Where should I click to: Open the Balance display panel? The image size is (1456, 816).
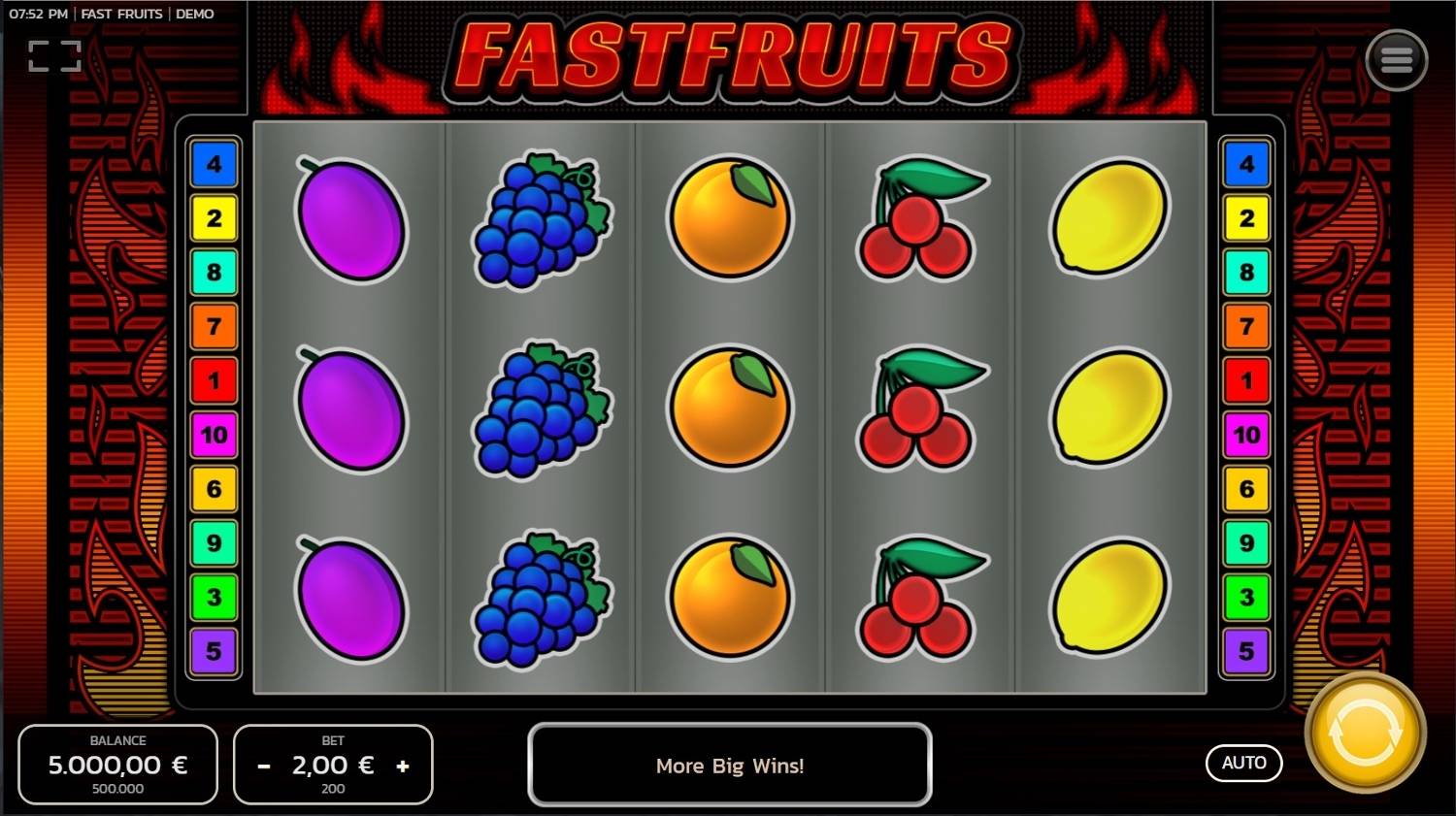(116, 765)
